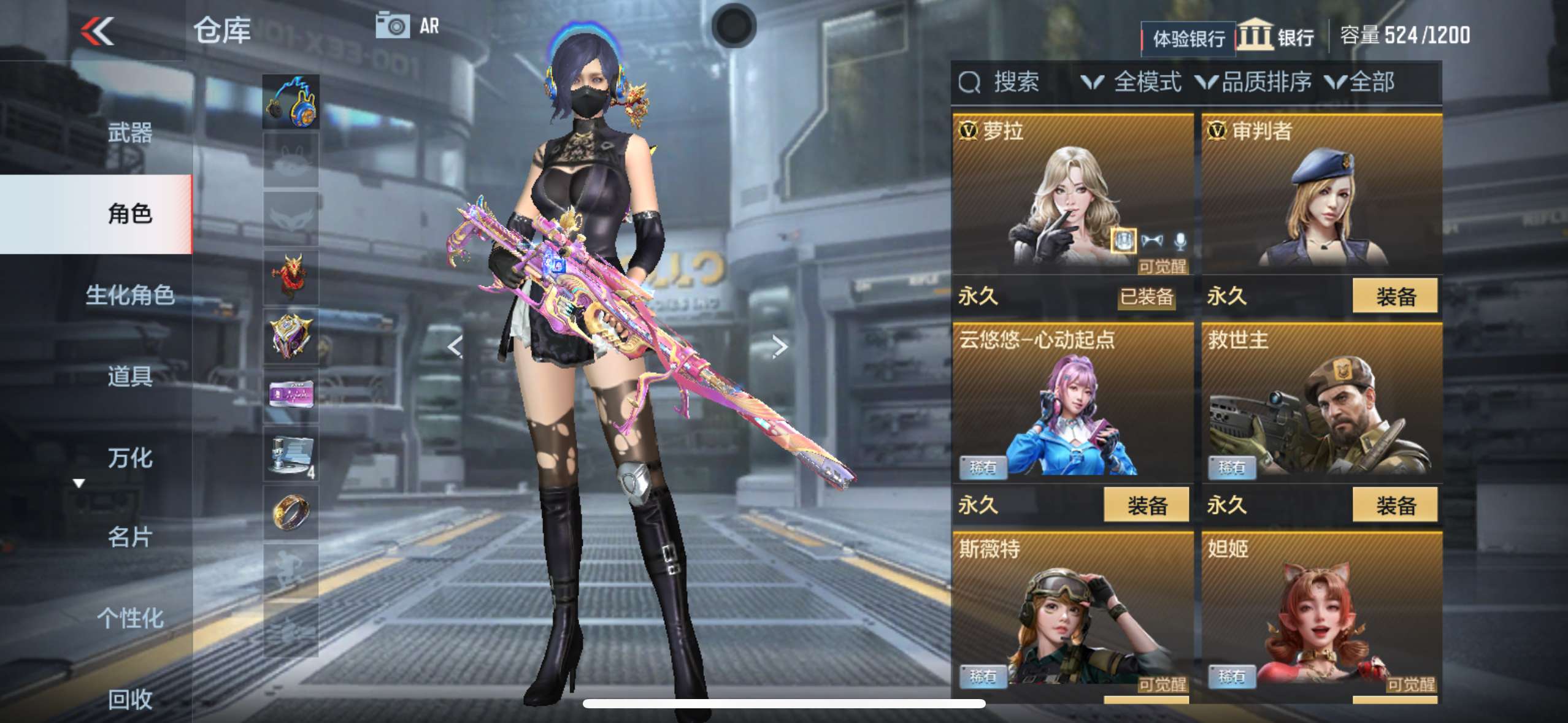Click the 搜索 search field

[1015, 82]
